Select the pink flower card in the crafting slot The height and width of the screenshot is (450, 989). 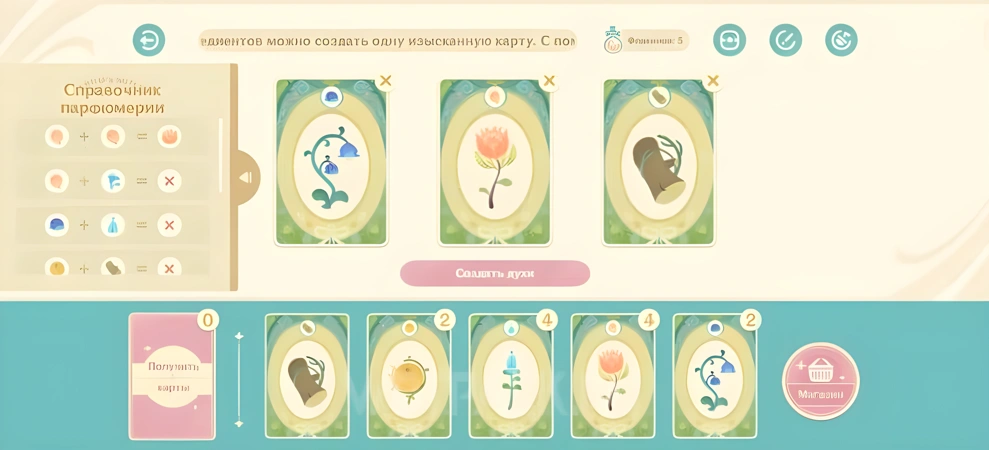(x=495, y=165)
